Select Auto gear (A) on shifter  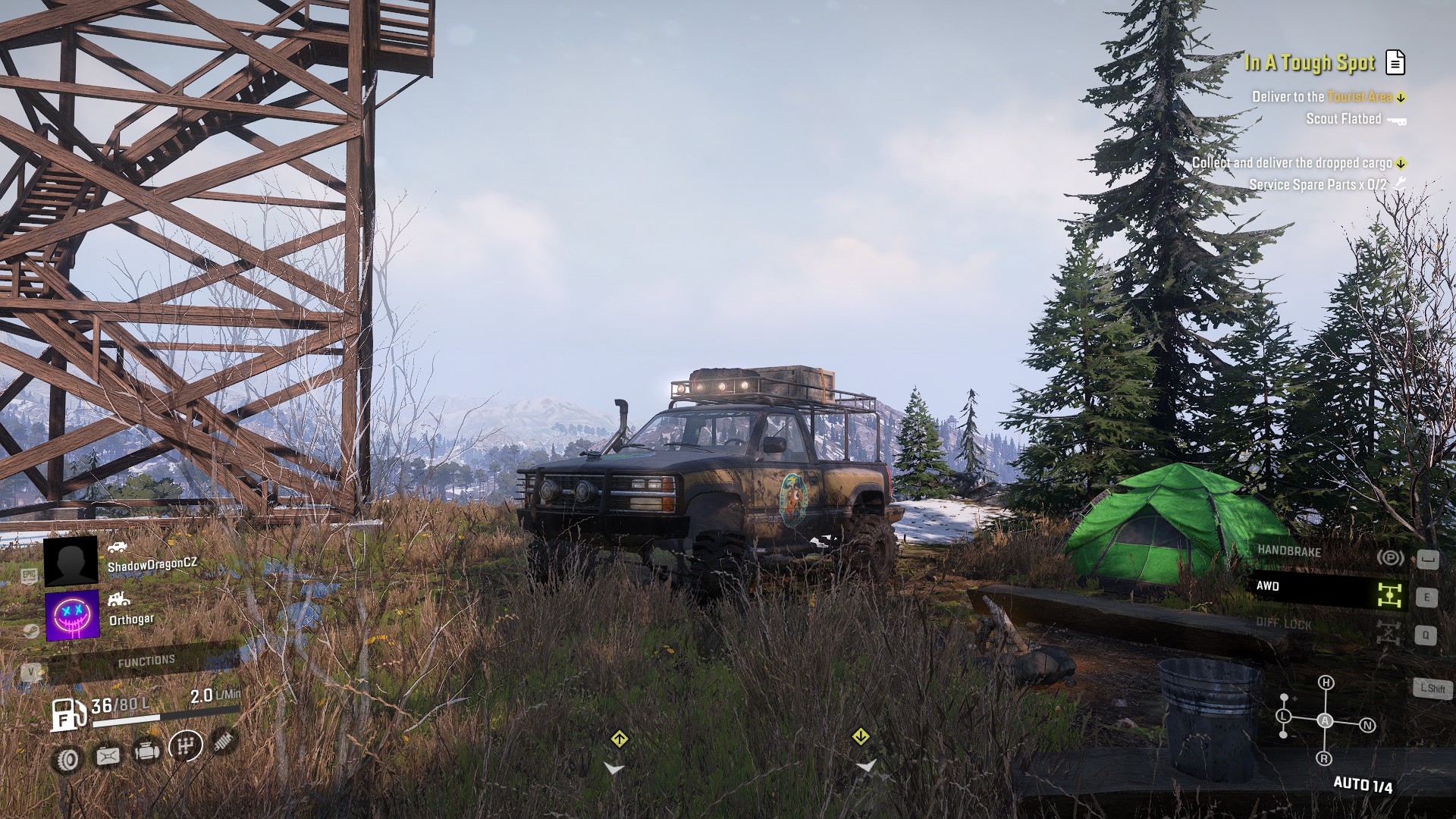(1325, 720)
